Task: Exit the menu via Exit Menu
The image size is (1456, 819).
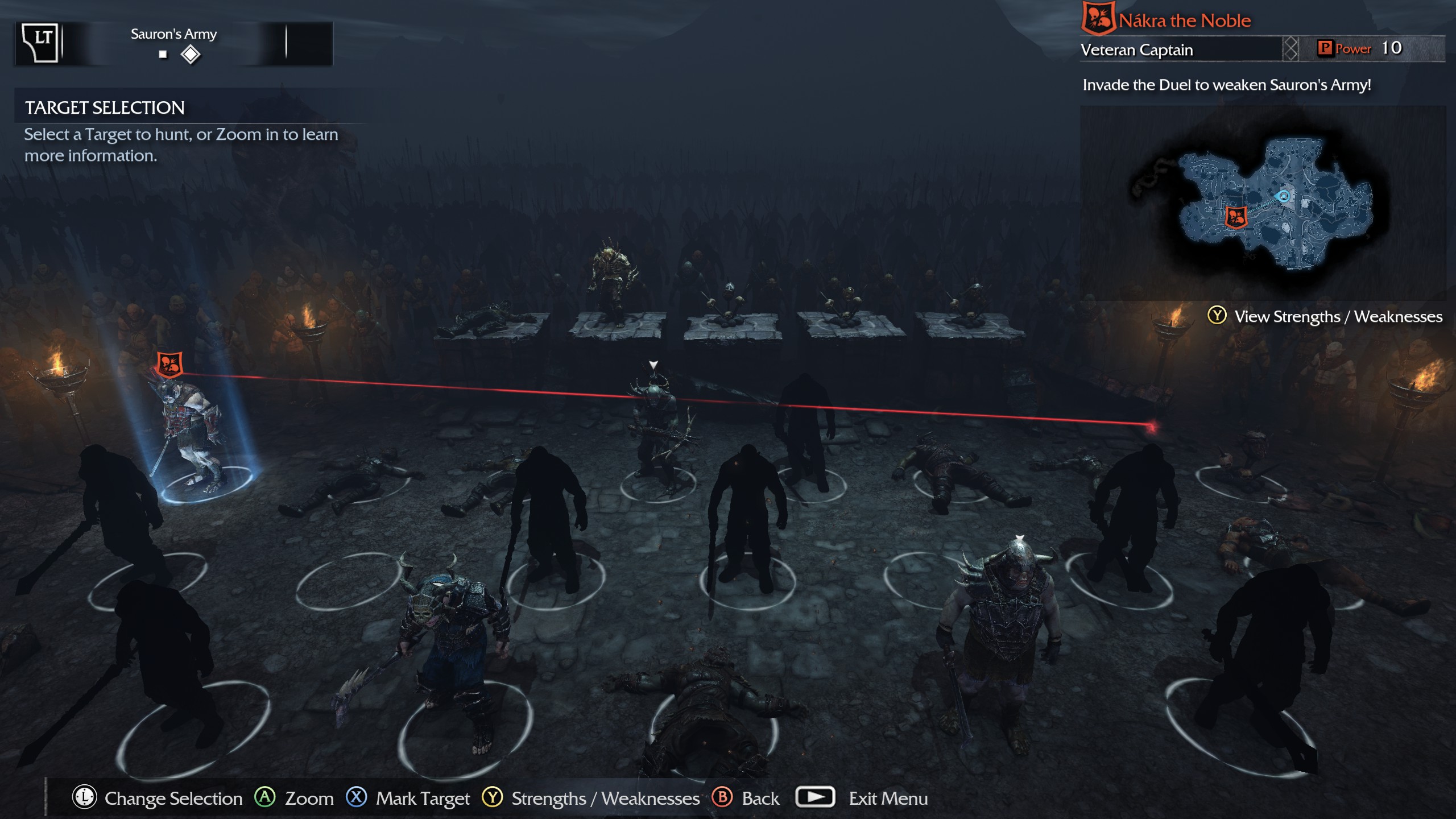Action: coord(888,799)
